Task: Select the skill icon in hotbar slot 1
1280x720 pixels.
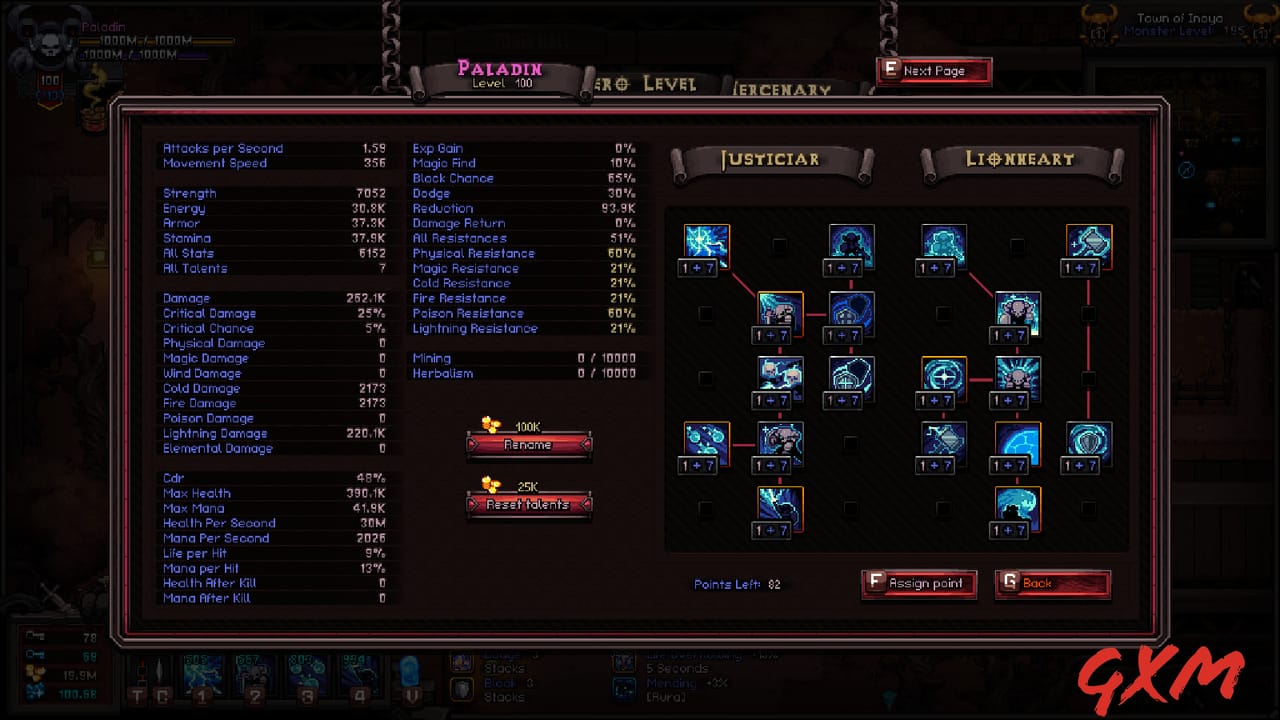Action: (x=203, y=679)
